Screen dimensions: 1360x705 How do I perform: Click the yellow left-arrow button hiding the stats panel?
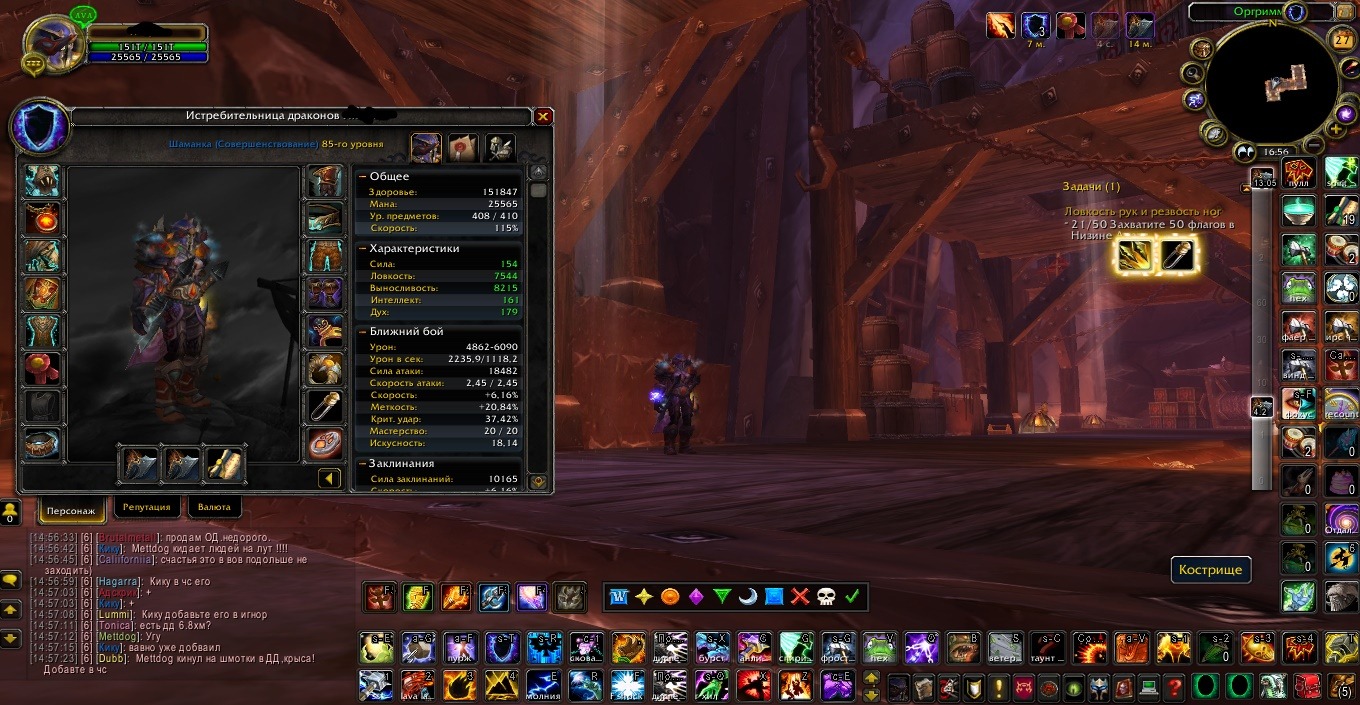click(330, 479)
